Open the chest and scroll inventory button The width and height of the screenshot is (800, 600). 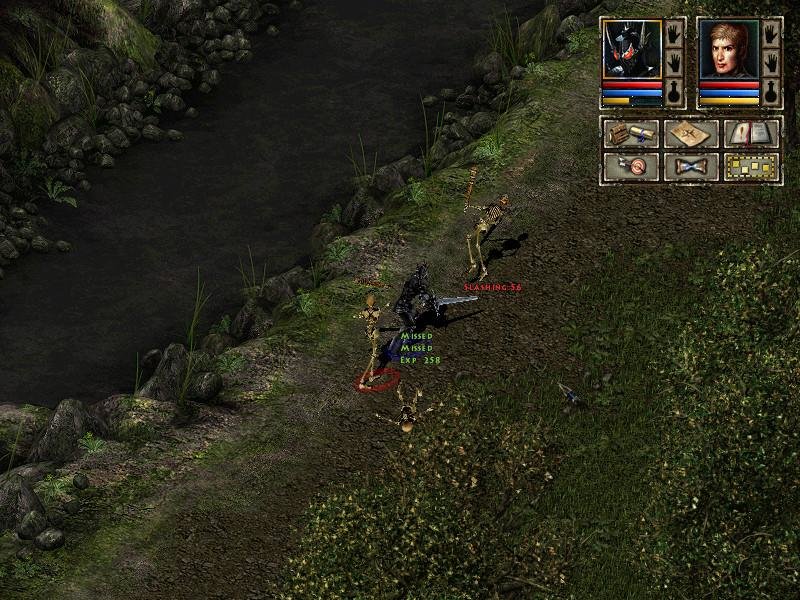tap(630, 133)
